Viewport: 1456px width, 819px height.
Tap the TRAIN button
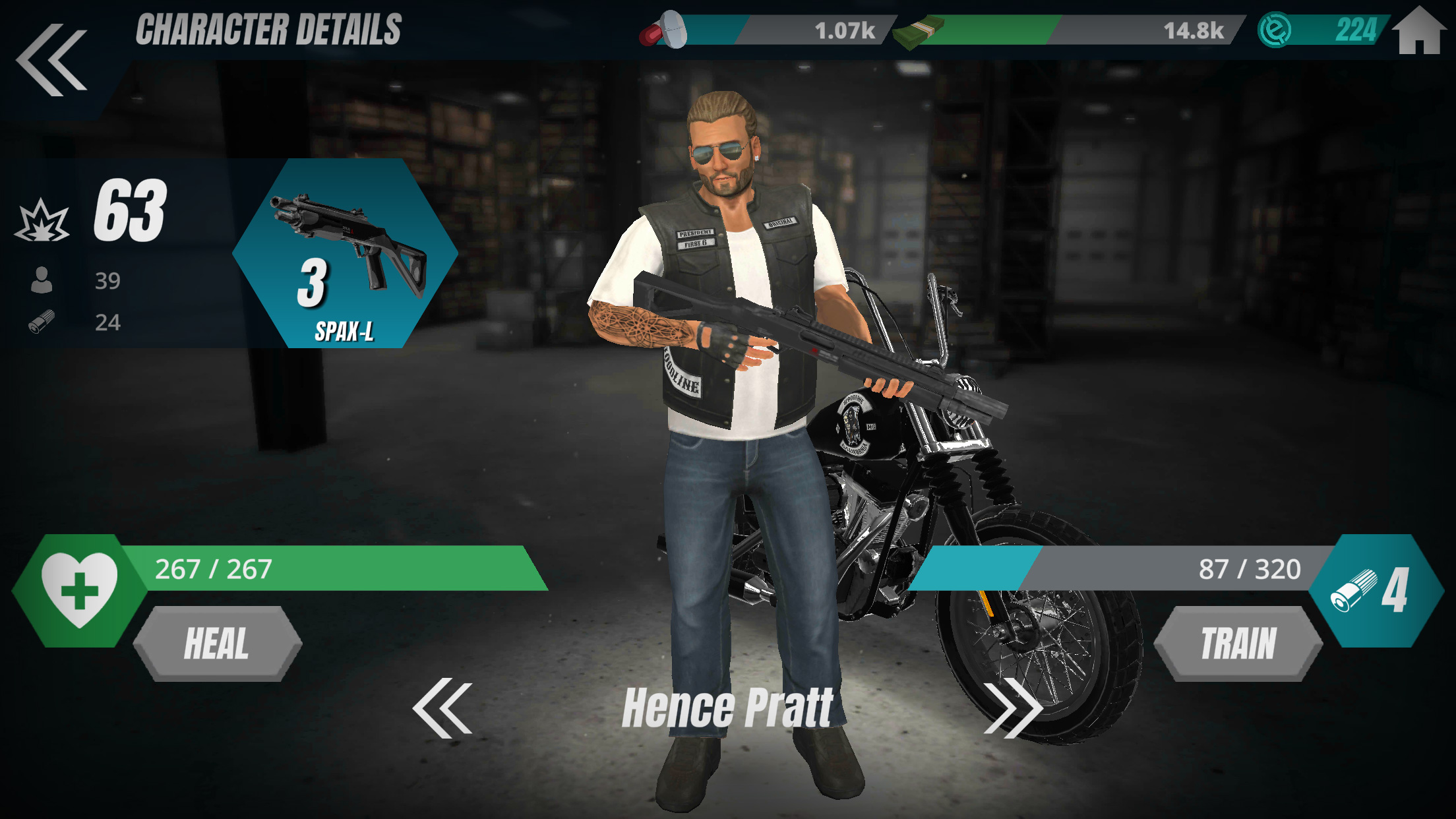coord(1238,644)
